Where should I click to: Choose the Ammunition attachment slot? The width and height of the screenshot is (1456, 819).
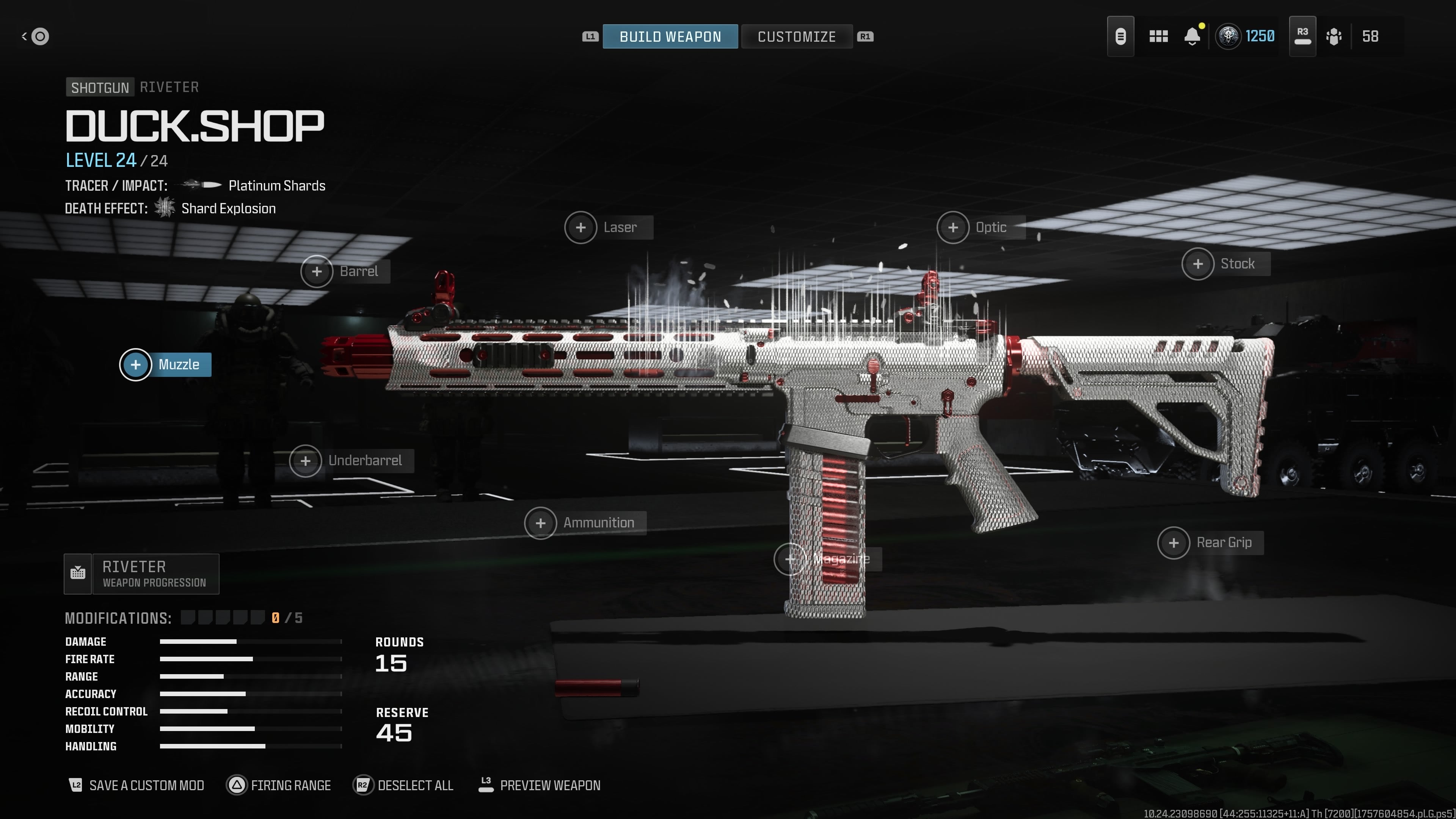[584, 523]
